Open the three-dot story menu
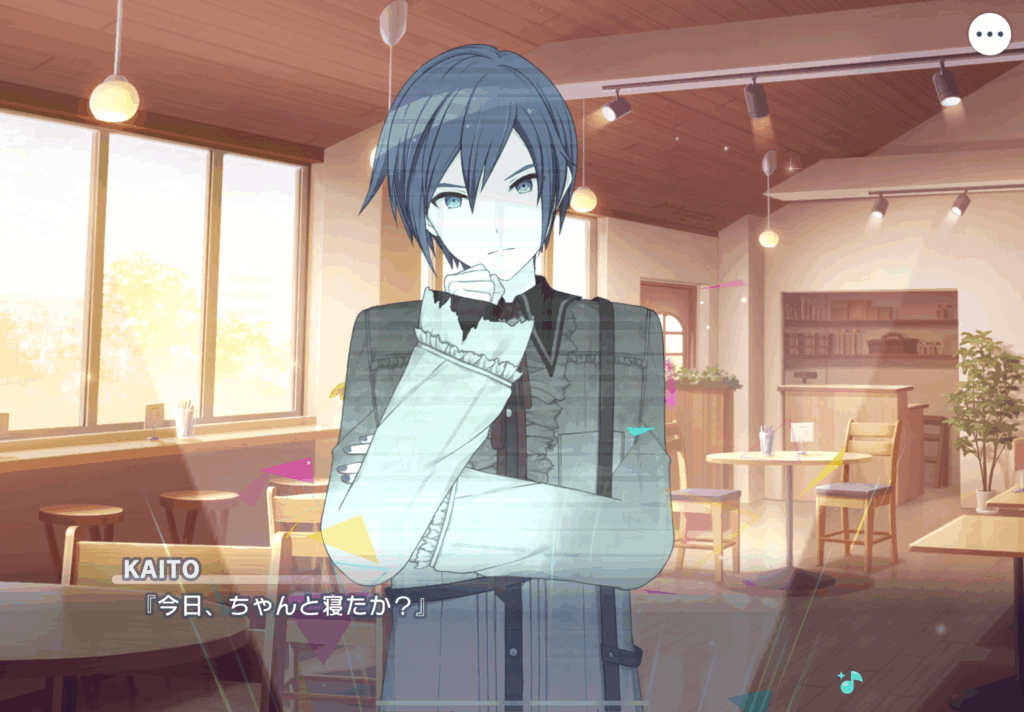 pos(989,35)
